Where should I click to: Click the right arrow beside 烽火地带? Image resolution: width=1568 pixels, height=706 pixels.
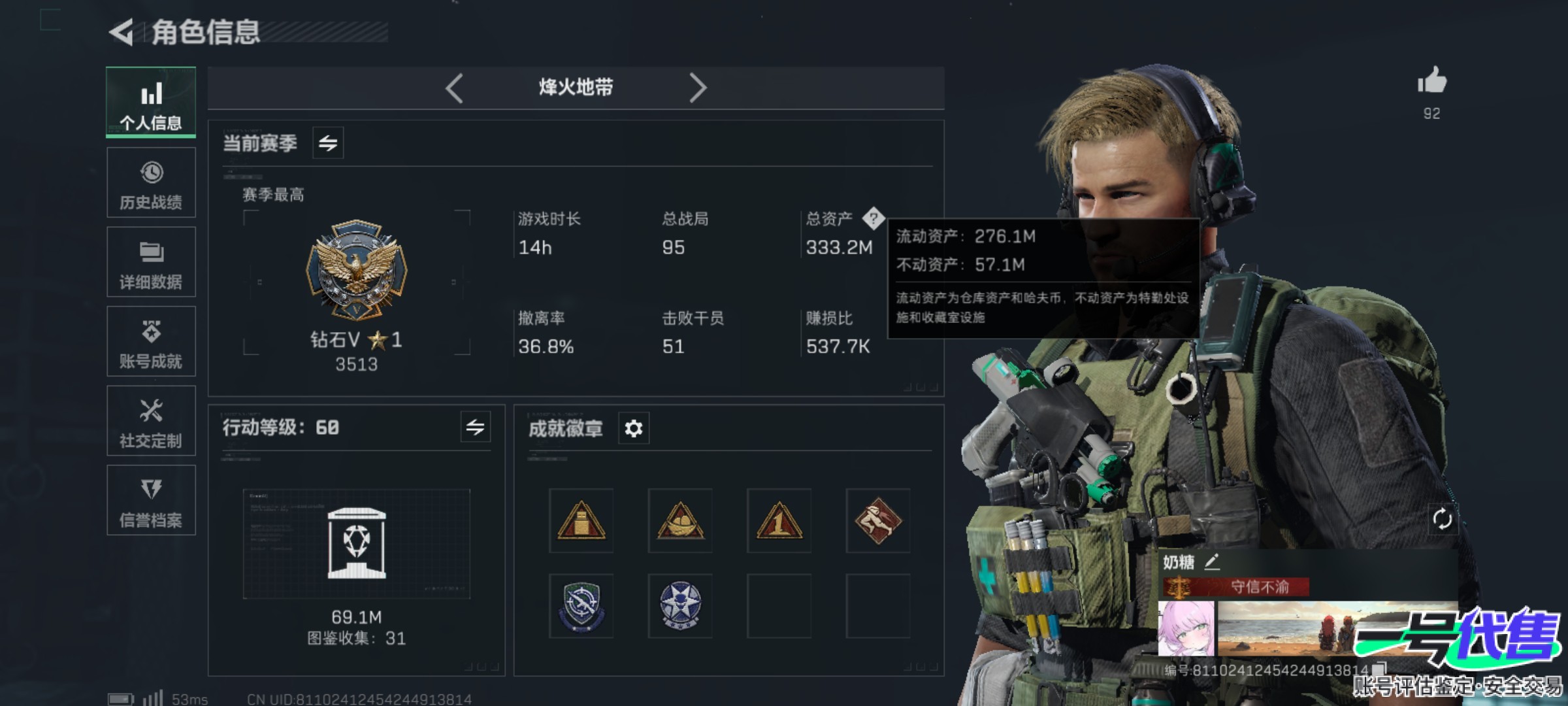tap(698, 88)
